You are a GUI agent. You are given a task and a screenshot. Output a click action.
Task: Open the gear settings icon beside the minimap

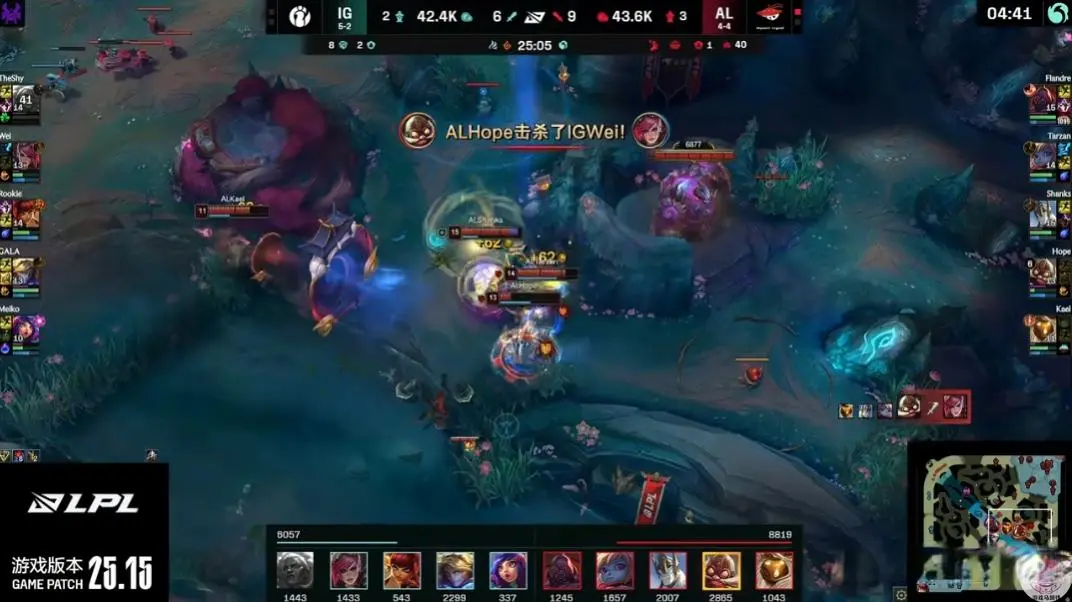901,593
